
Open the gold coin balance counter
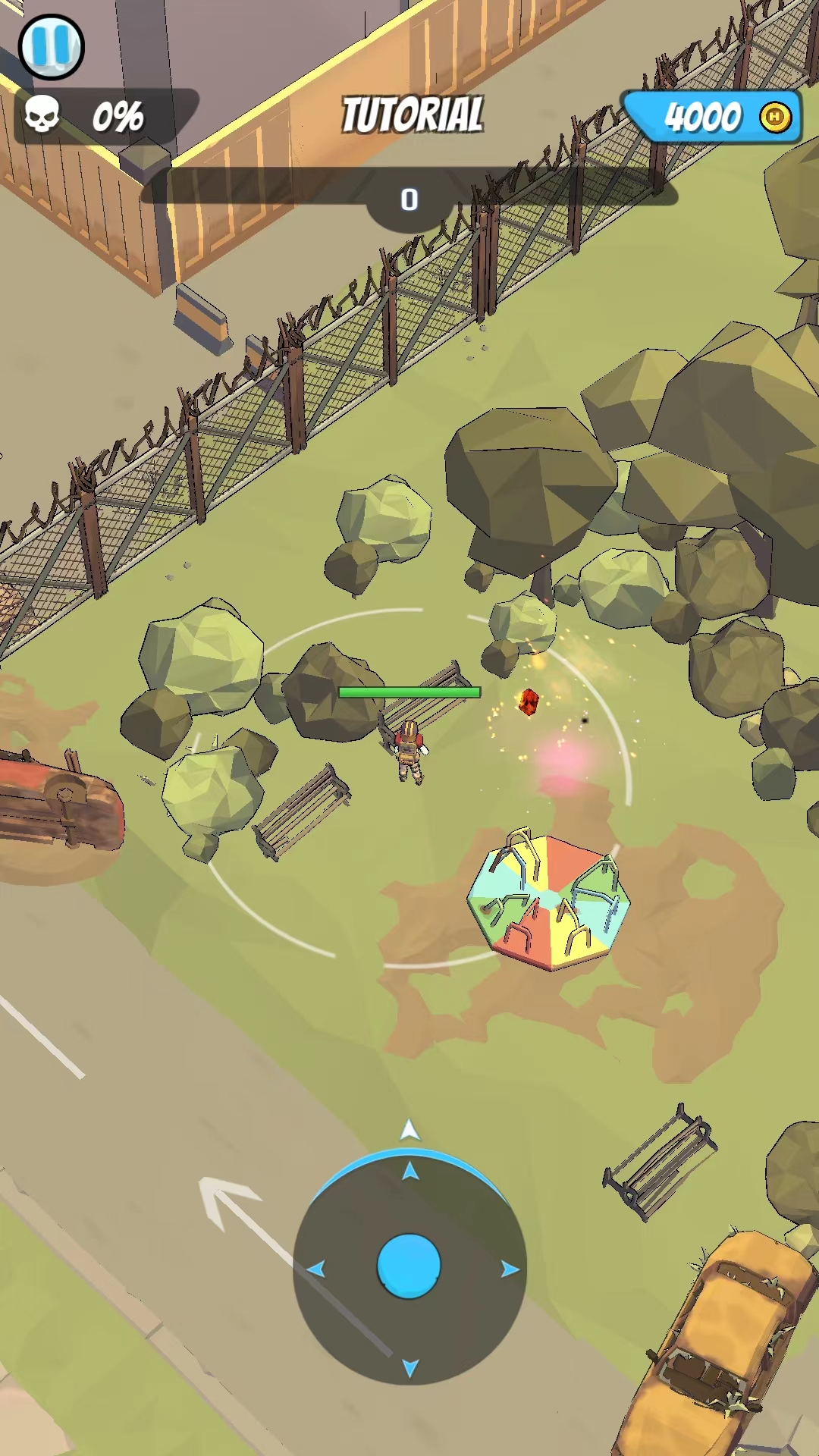click(713, 117)
